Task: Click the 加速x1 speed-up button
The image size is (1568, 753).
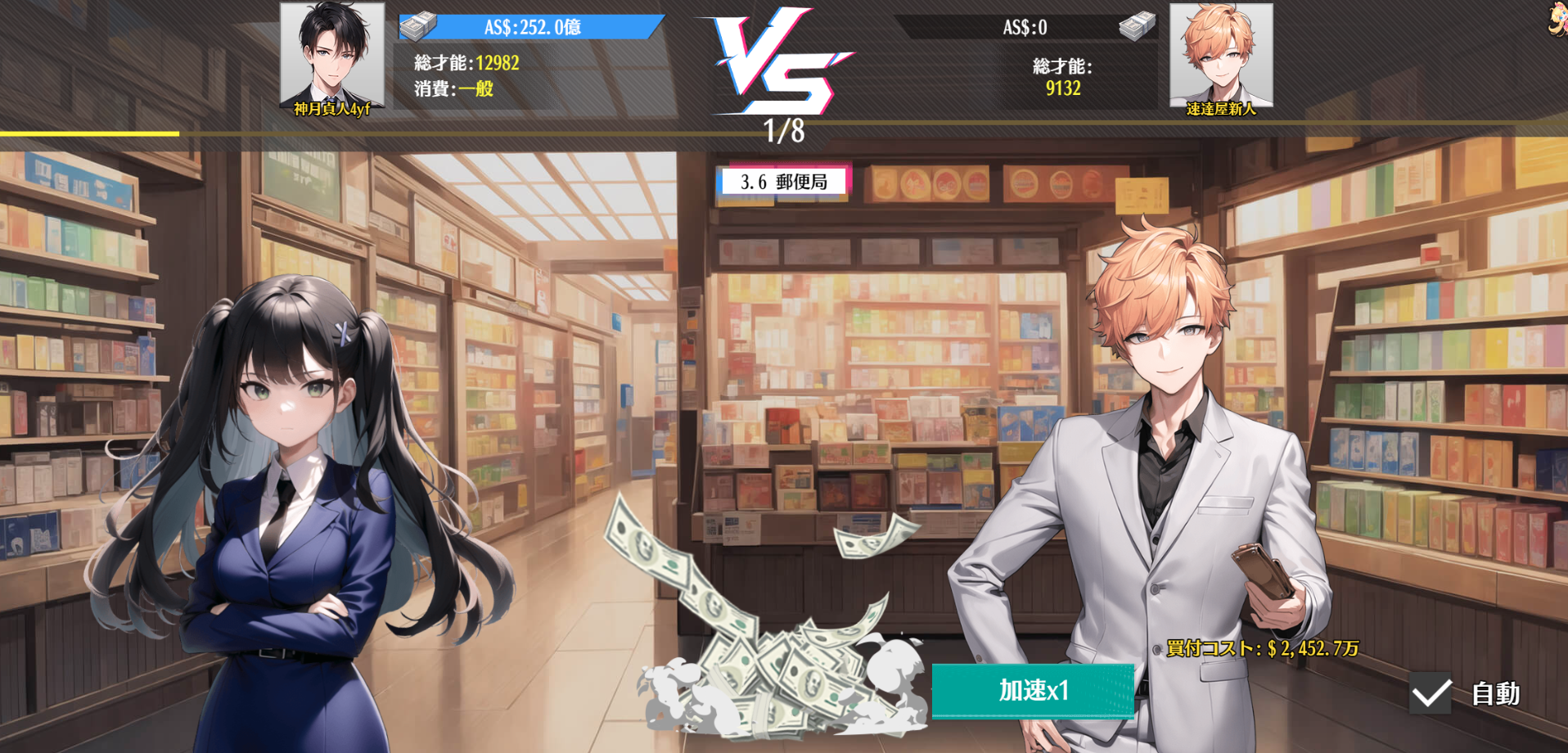Action: [1033, 691]
